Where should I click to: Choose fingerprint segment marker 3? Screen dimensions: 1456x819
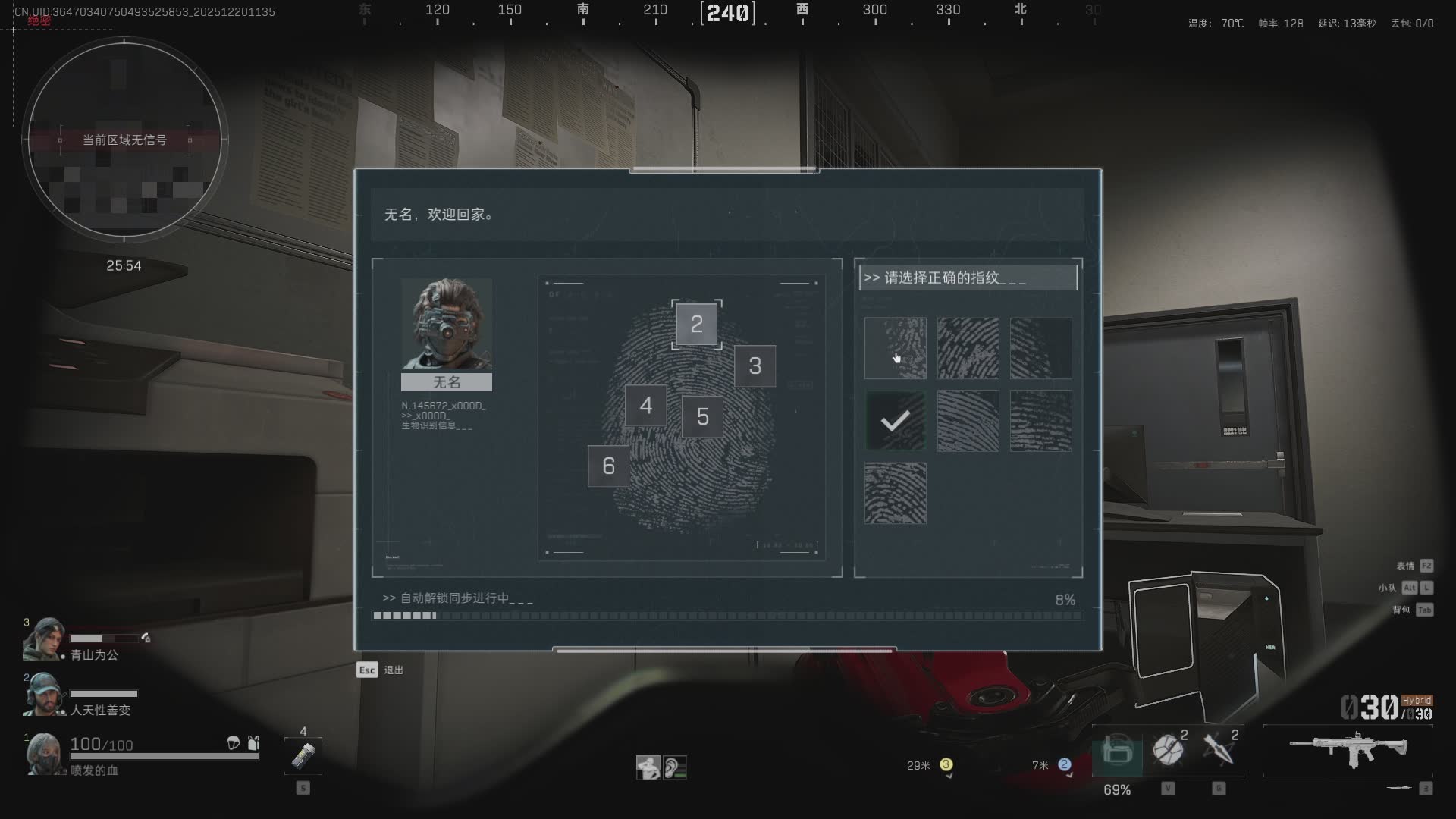point(755,366)
